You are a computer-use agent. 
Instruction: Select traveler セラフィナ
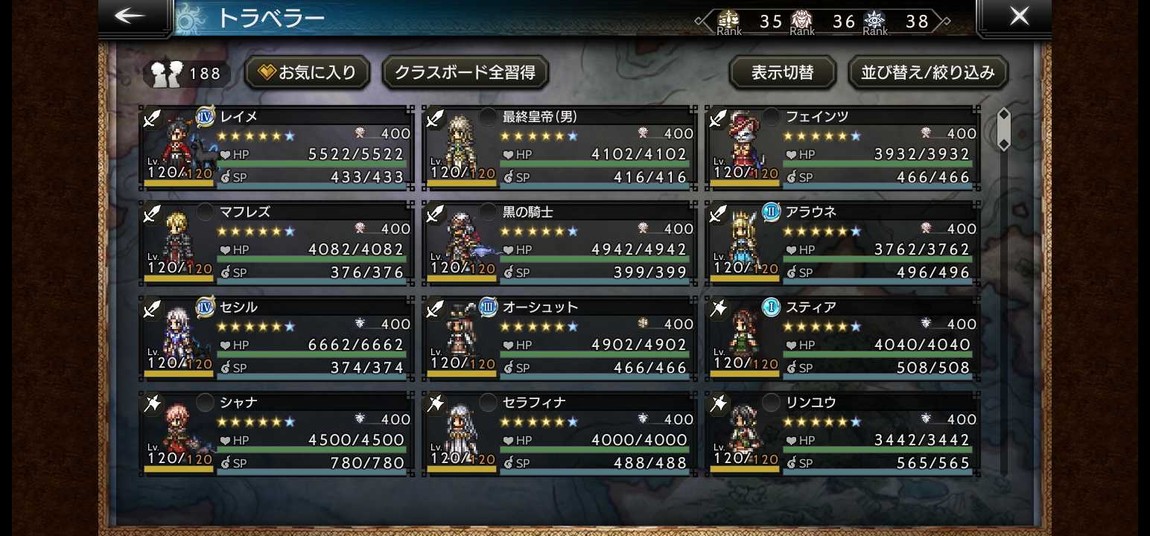pyautogui.click(x=559, y=432)
